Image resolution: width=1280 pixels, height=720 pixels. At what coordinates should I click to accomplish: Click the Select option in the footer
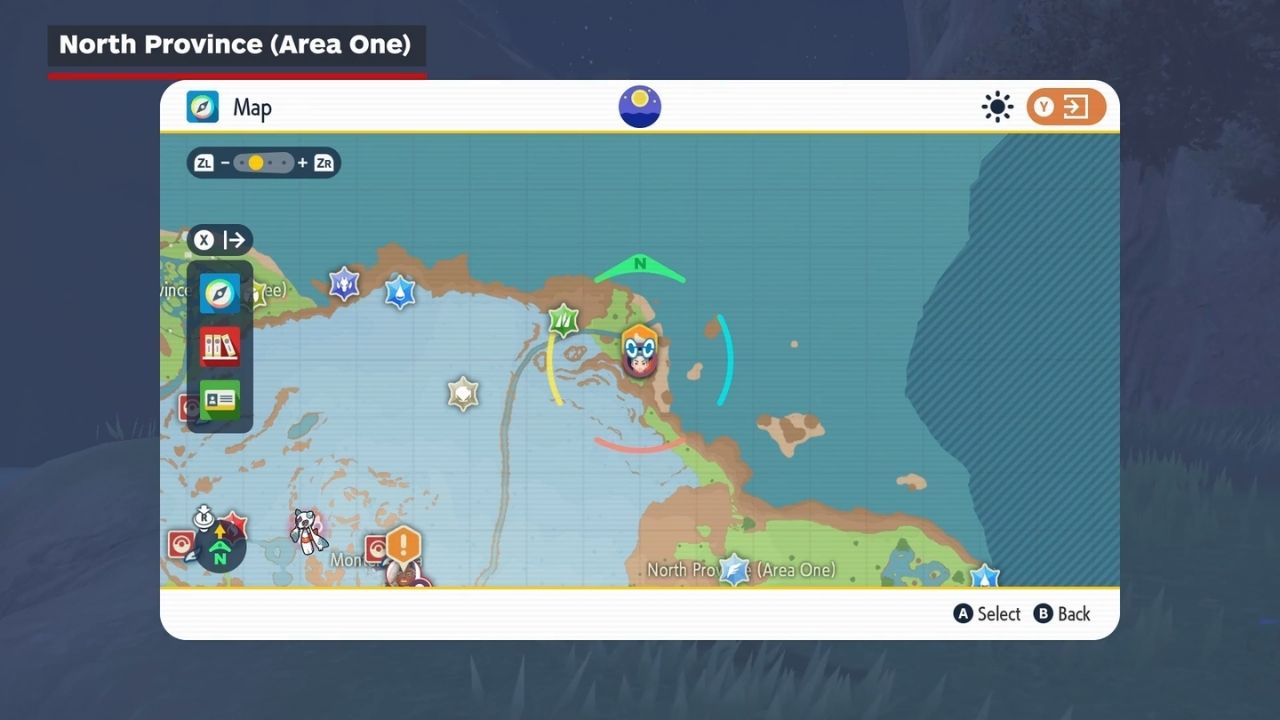pyautogui.click(x=987, y=614)
